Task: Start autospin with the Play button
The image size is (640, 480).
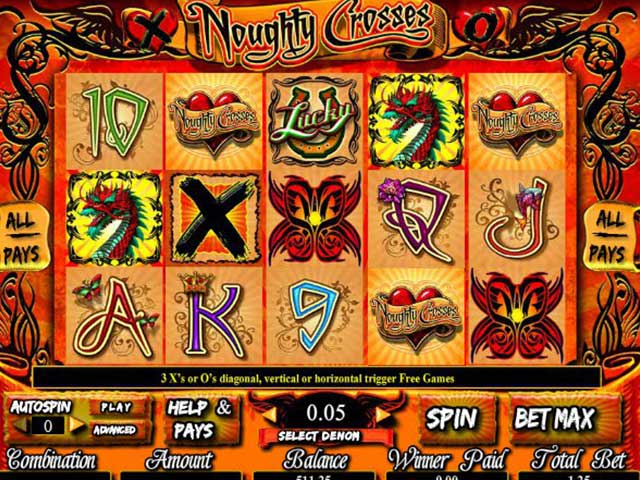Action: click(x=116, y=408)
